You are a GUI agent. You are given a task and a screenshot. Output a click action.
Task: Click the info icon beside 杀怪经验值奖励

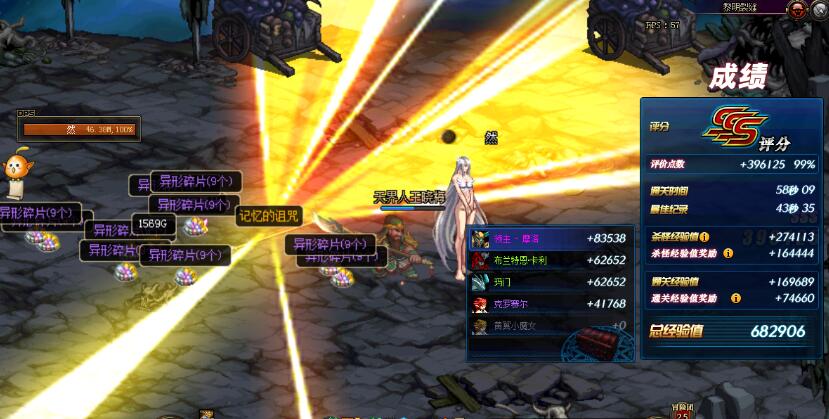tap(728, 253)
